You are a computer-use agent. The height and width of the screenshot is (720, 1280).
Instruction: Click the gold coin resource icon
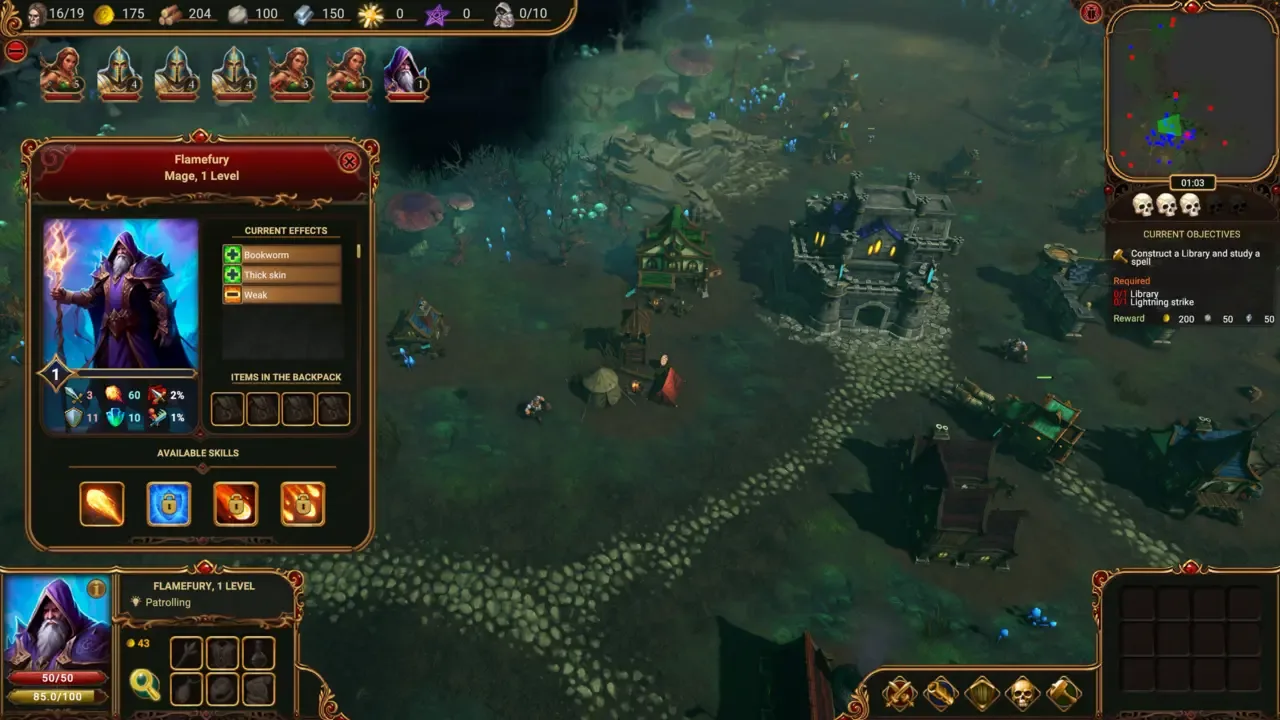pyautogui.click(x=103, y=14)
